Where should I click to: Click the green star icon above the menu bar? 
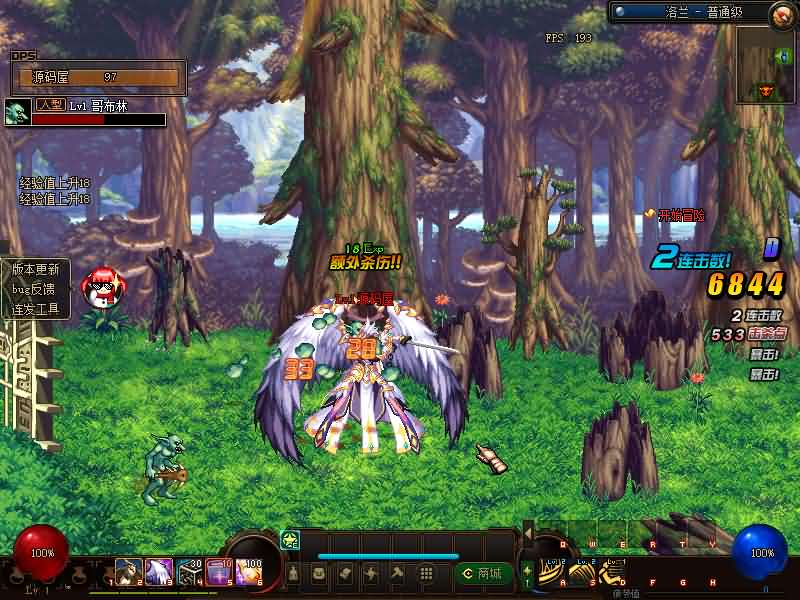click(290, 540)
